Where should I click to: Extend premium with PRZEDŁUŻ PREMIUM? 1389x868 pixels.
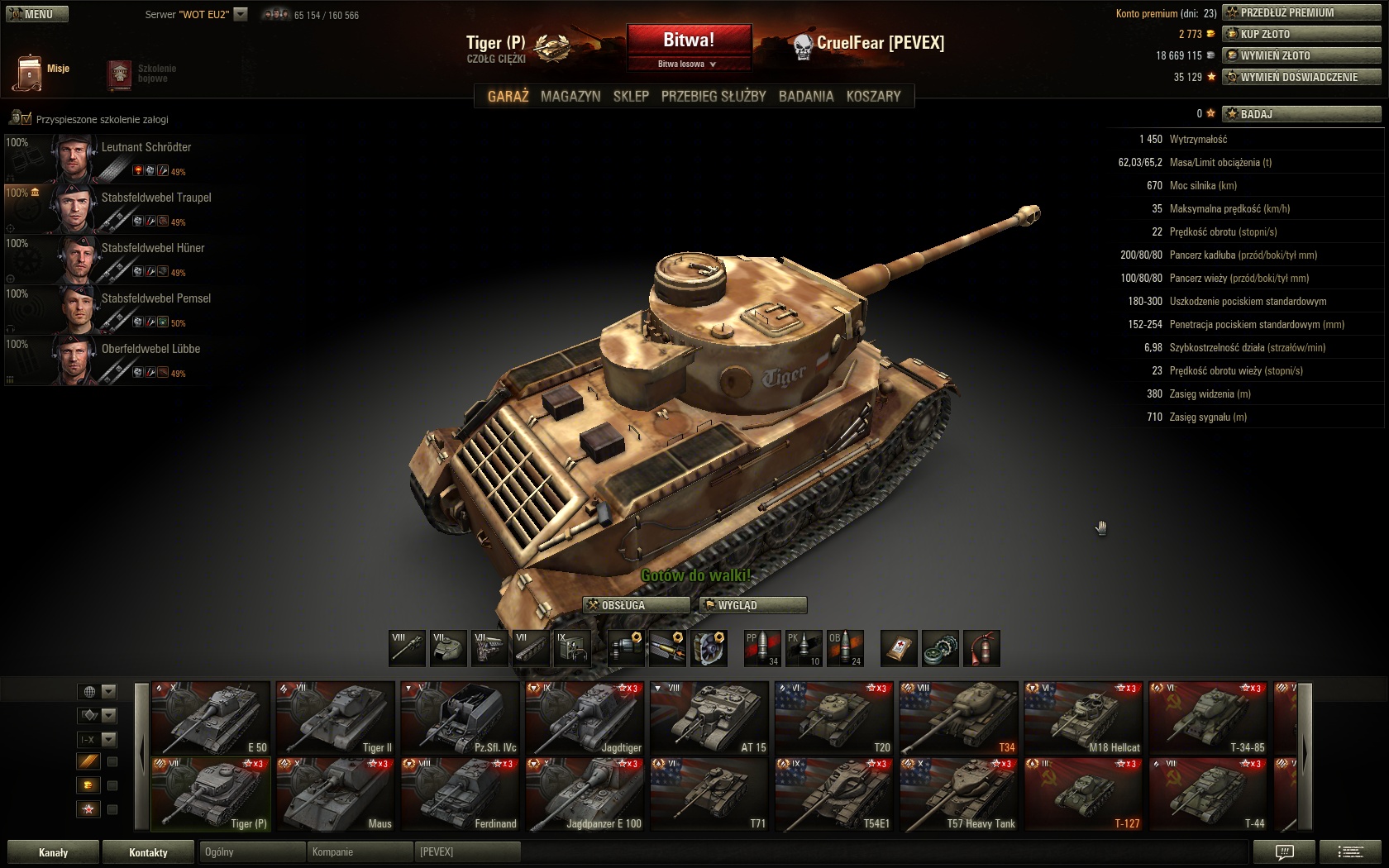[1301, 12]
